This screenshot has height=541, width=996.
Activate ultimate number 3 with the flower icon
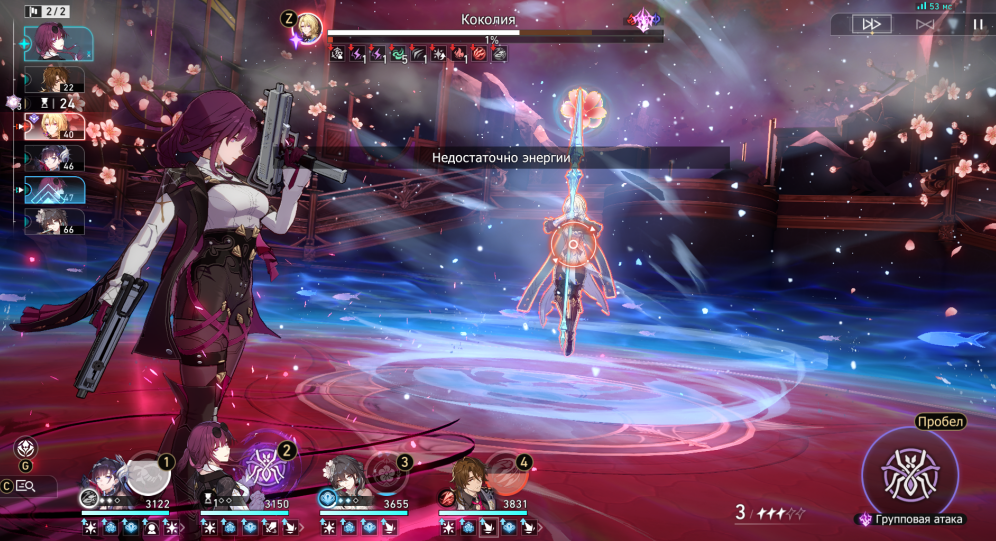pos(386,472)
